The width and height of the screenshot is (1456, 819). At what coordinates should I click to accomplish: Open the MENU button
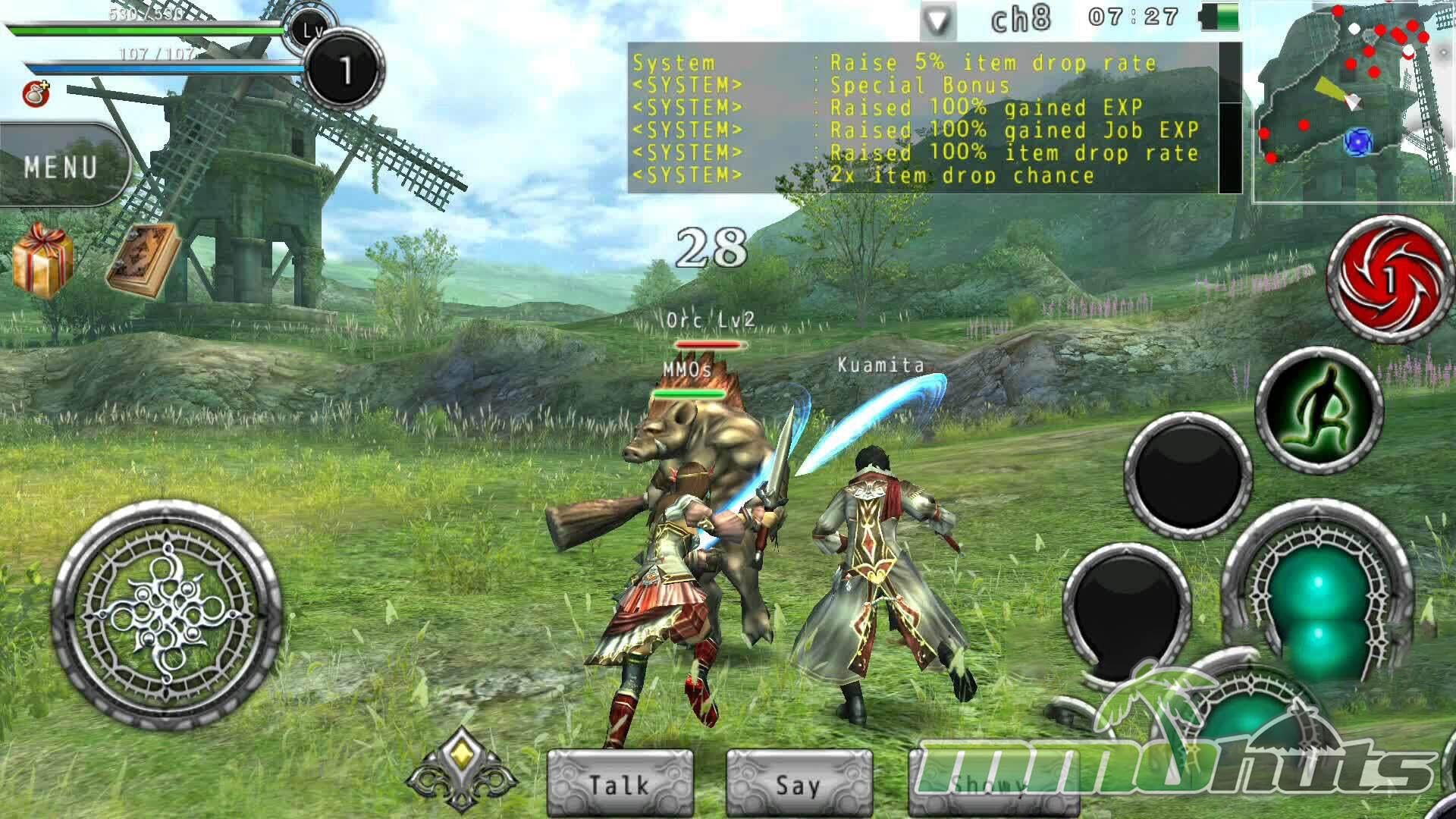pyautogui.click(x=62, y=167)
